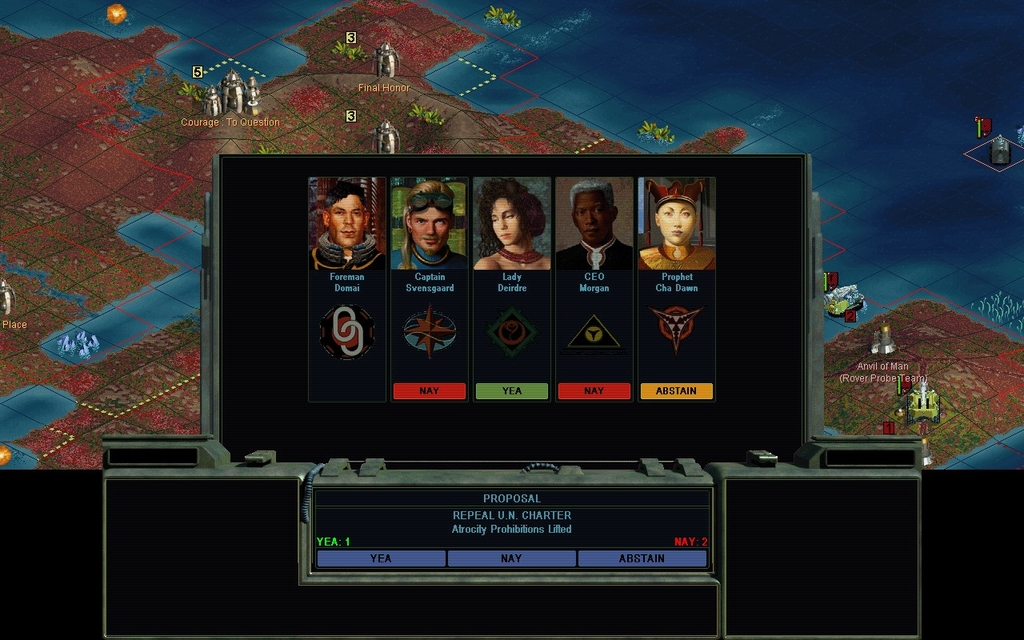Select Prophet Cha Dawn's portrait
This screenshot has width=1024, height=640.
pyautogui.click(x=676, y=224)
